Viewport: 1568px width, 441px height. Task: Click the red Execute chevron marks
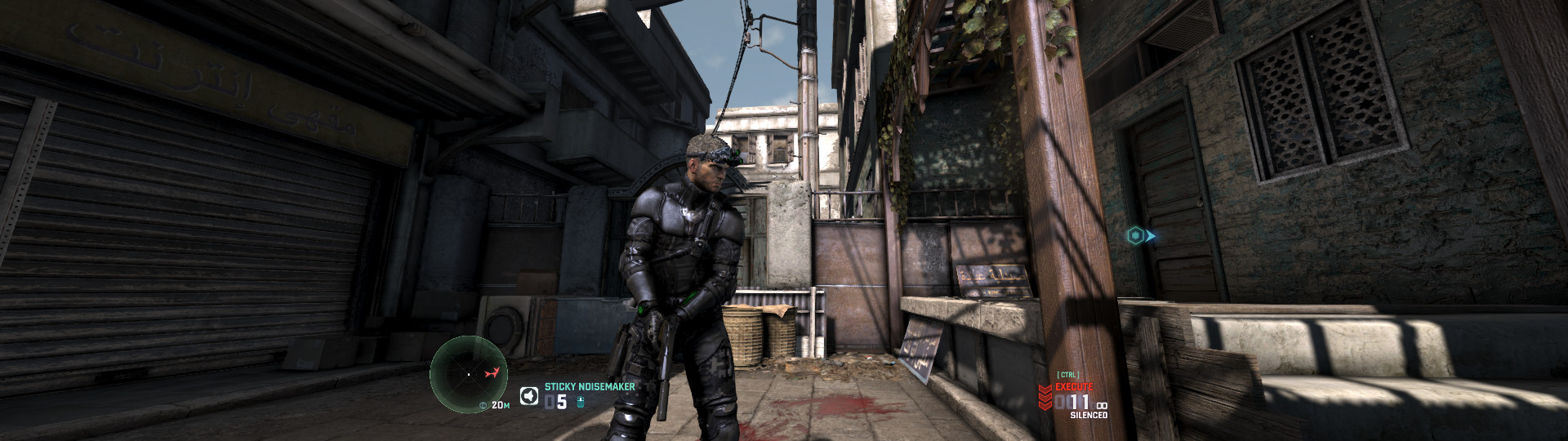1045,398
